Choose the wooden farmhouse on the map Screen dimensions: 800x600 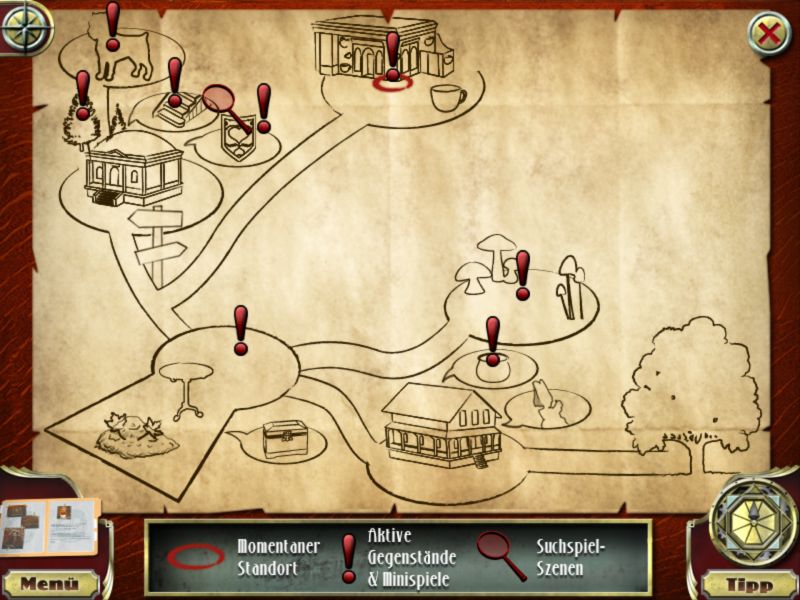click(x=441, y=425)
